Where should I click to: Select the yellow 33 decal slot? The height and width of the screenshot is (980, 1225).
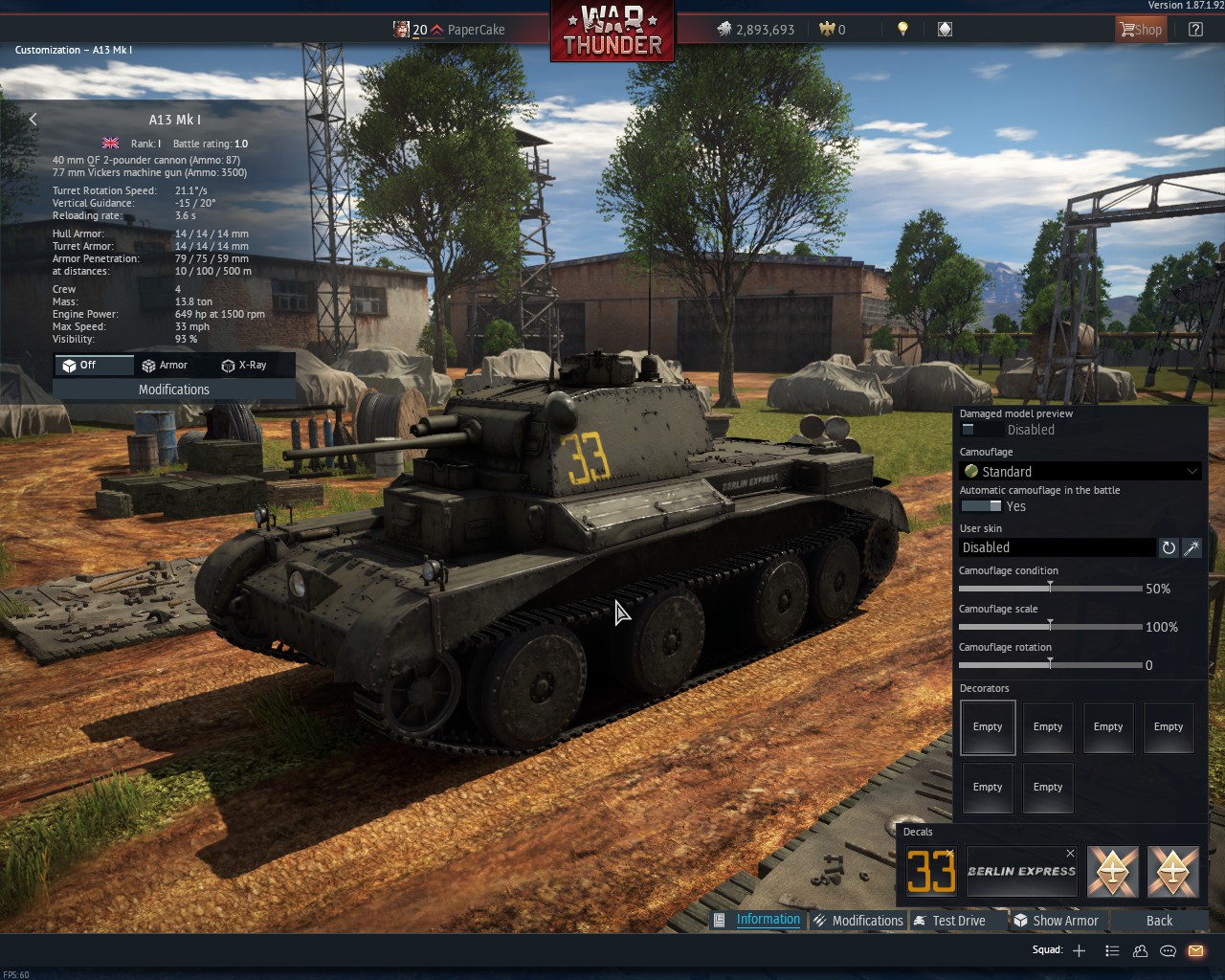coord(931,871)
